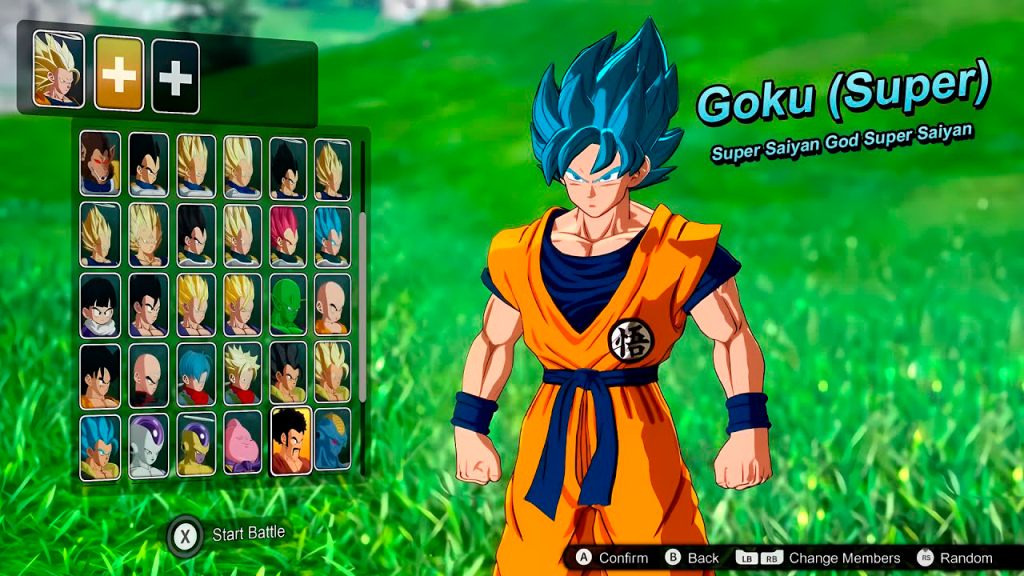Click the highlighted gold plus team slot
The width and height of the screenshot is (1024, 576).
119,75
